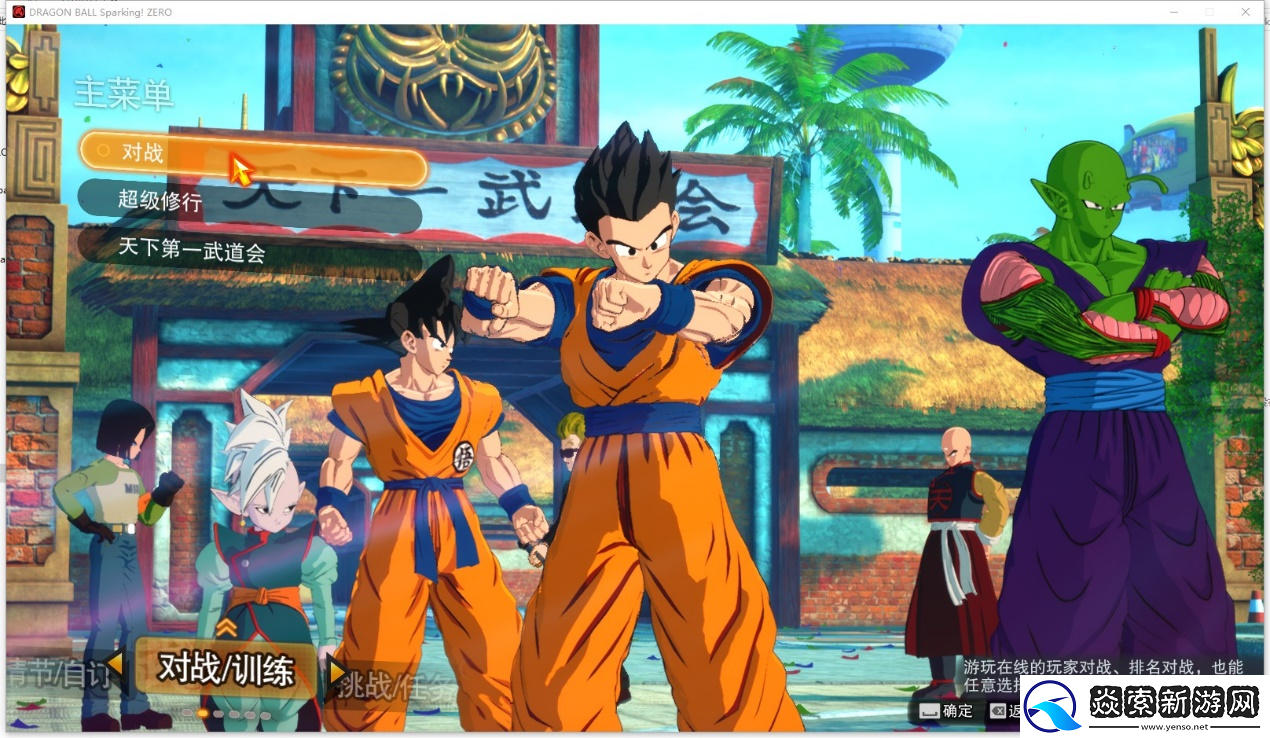Select the 对战/训练 category tab
This screenshot has height=738, width=1270.
point(226,668)
